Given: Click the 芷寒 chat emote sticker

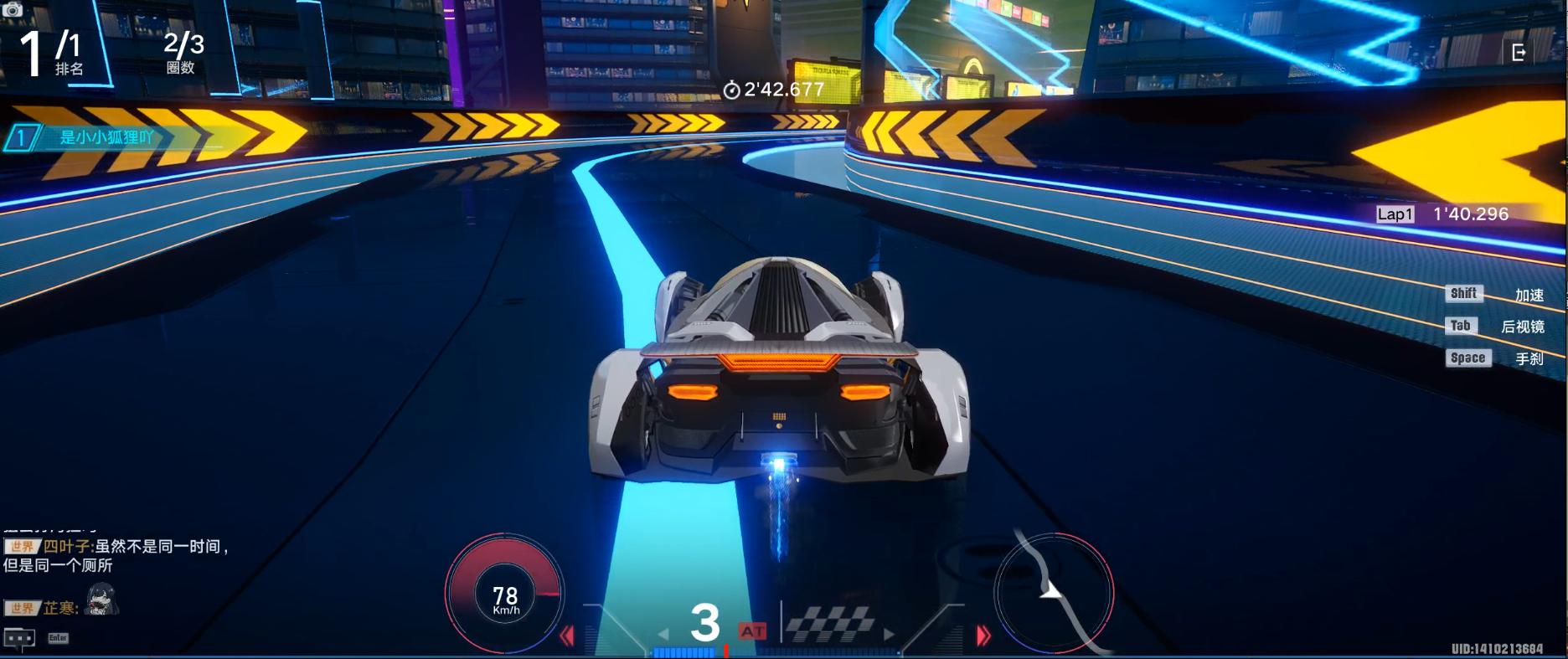Looking at the screenshot, I should point(101,600).
